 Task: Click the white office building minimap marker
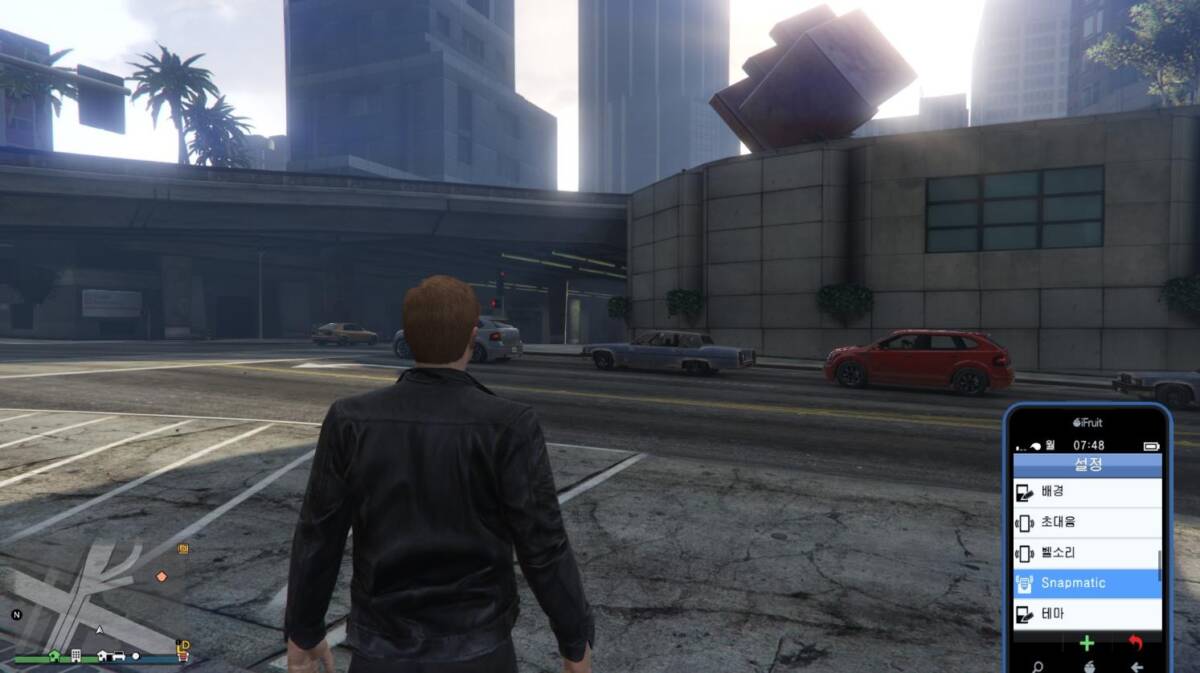pos(76,657)
